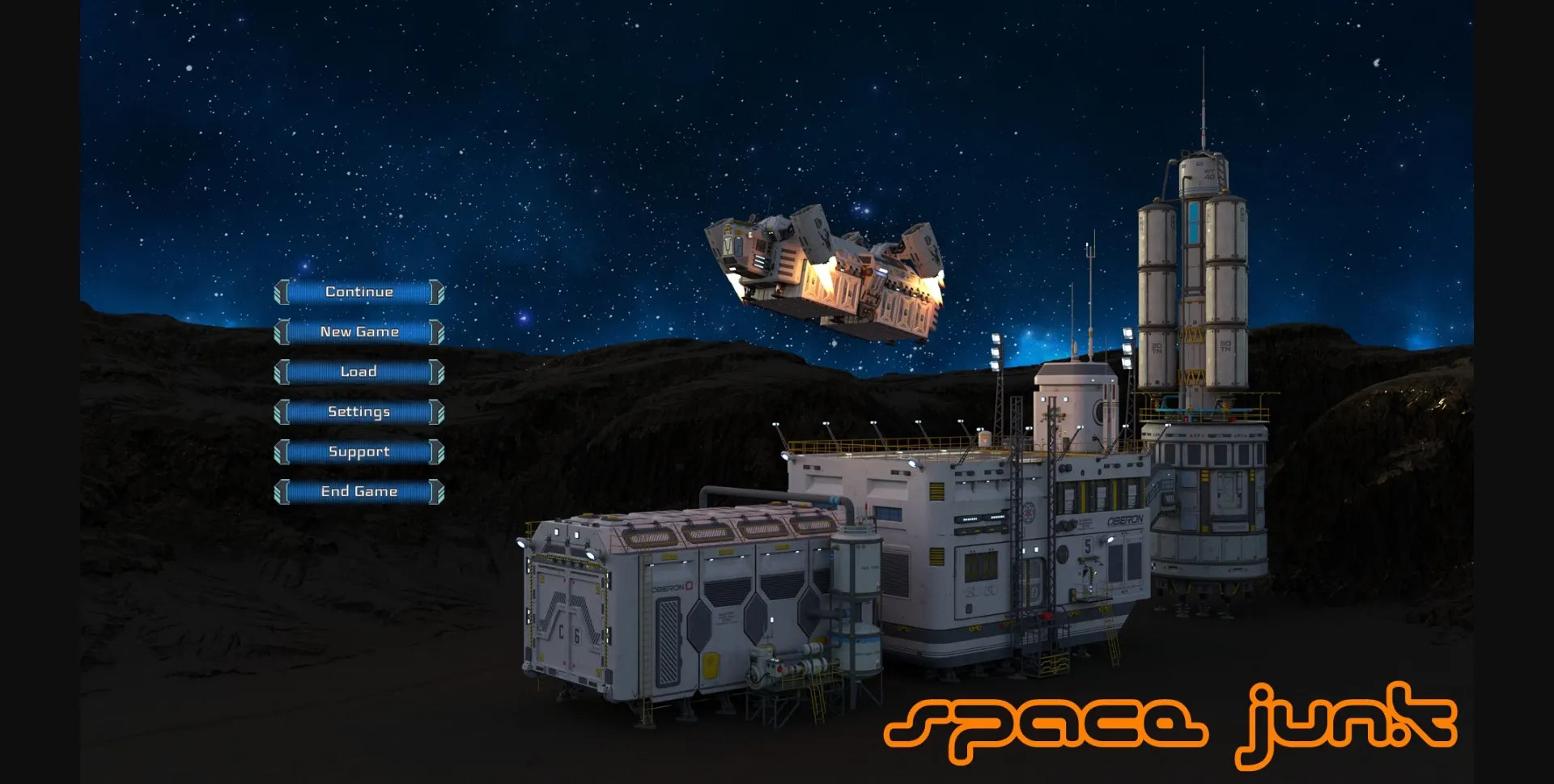
Task: Click the right arrow cap of the Continue button
Action: [x=437, y=291]
